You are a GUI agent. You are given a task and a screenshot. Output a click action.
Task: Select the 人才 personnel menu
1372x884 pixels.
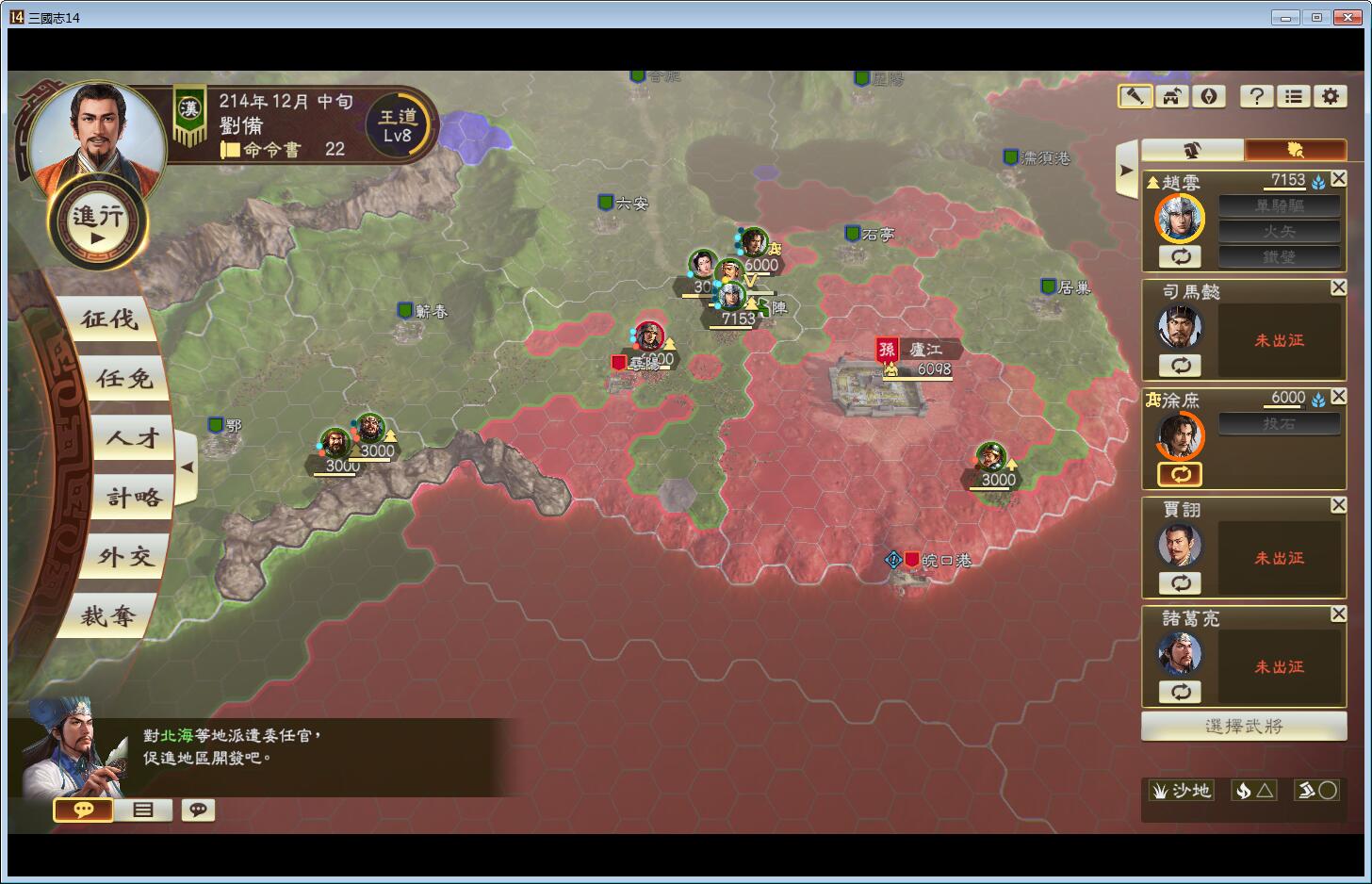coord(133,438)
